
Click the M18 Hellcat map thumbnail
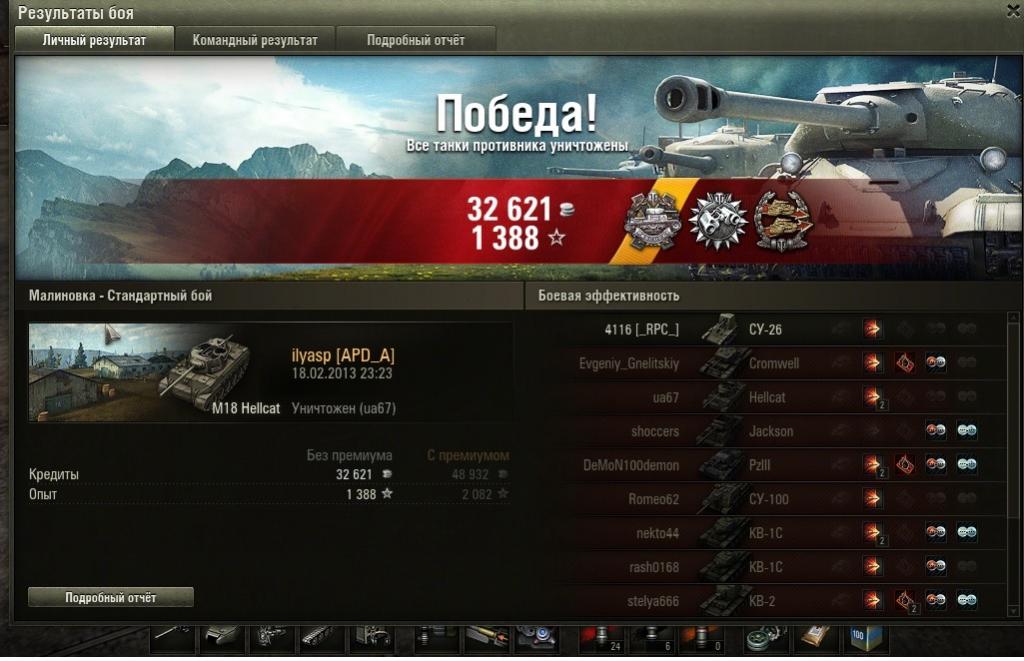(155, 371)
